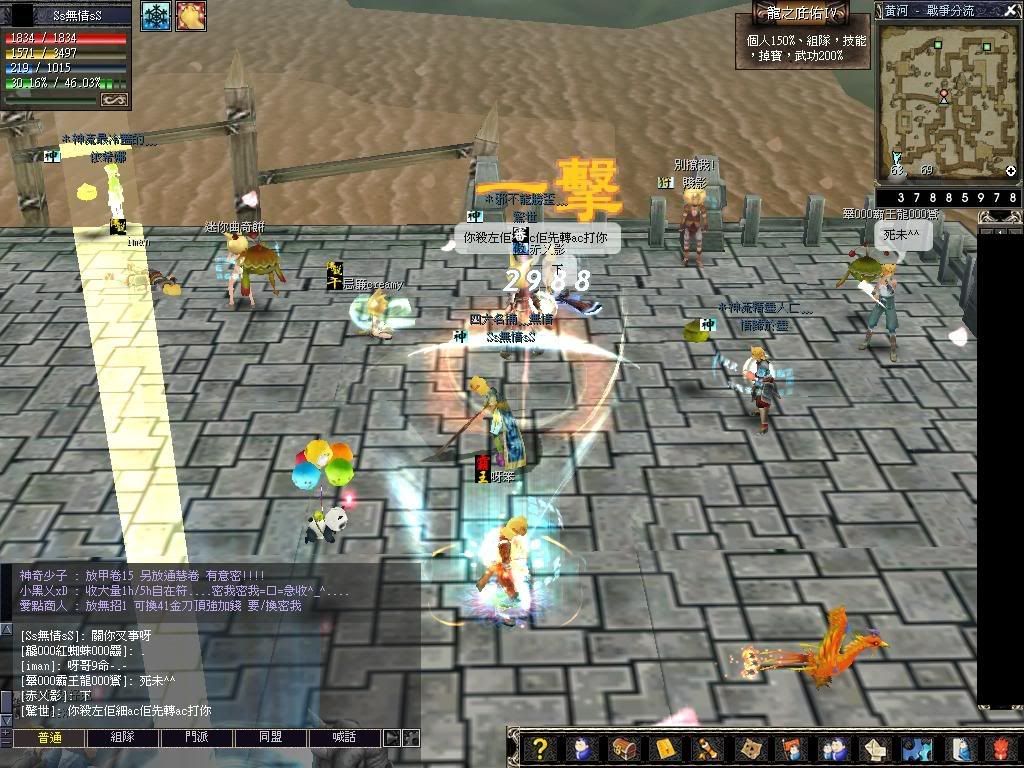Click the orange buff icon beside snowflake
The width and height of the screenshot is (1024, 768).
[x=190, y=16]
